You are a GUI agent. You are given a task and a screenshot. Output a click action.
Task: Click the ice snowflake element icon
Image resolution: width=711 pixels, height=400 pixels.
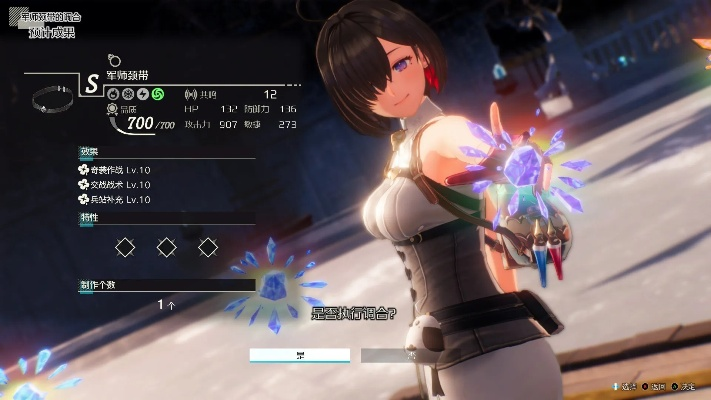coord(128,95)
